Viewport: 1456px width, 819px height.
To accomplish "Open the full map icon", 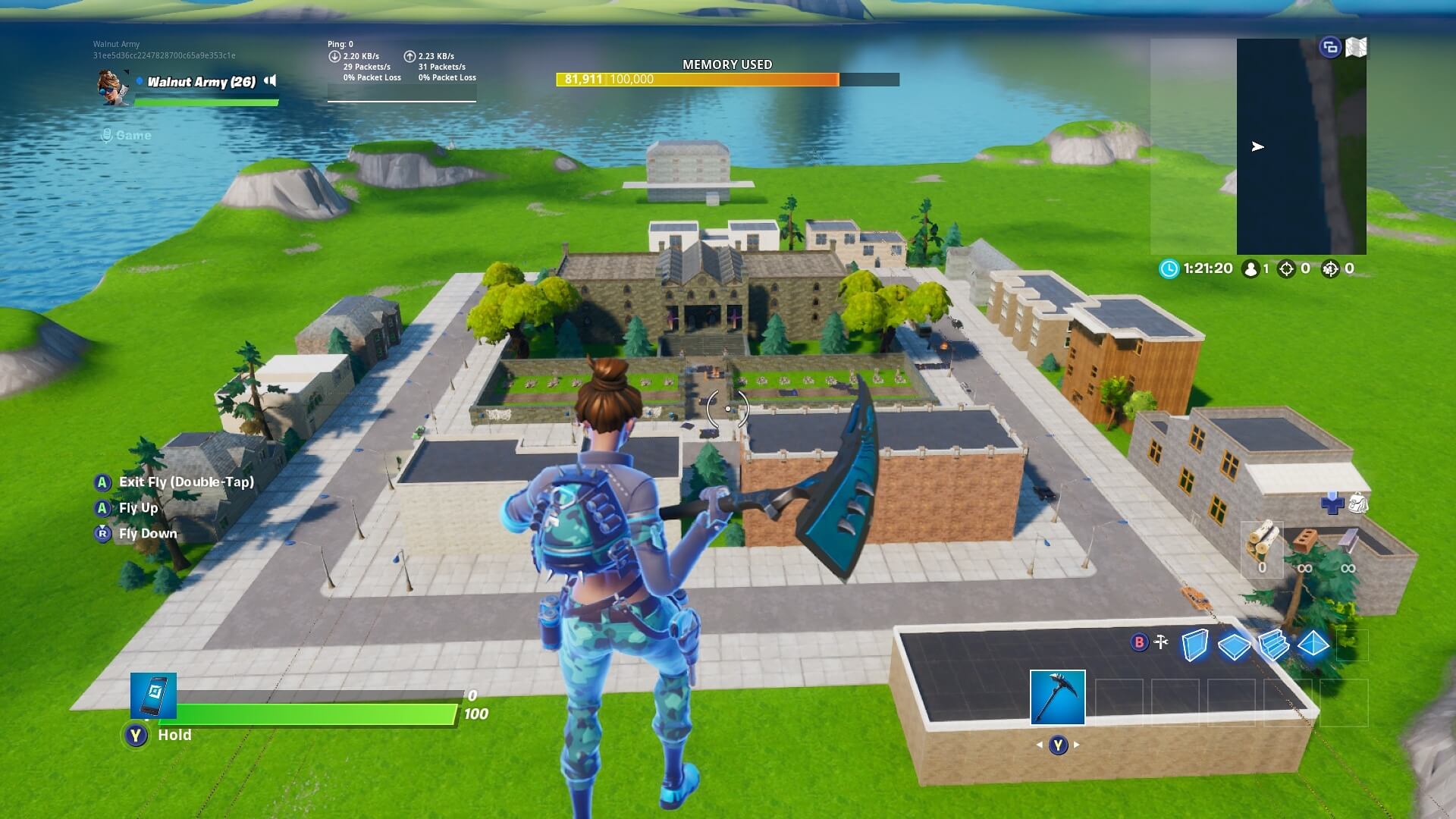I will coord(1356,48).
